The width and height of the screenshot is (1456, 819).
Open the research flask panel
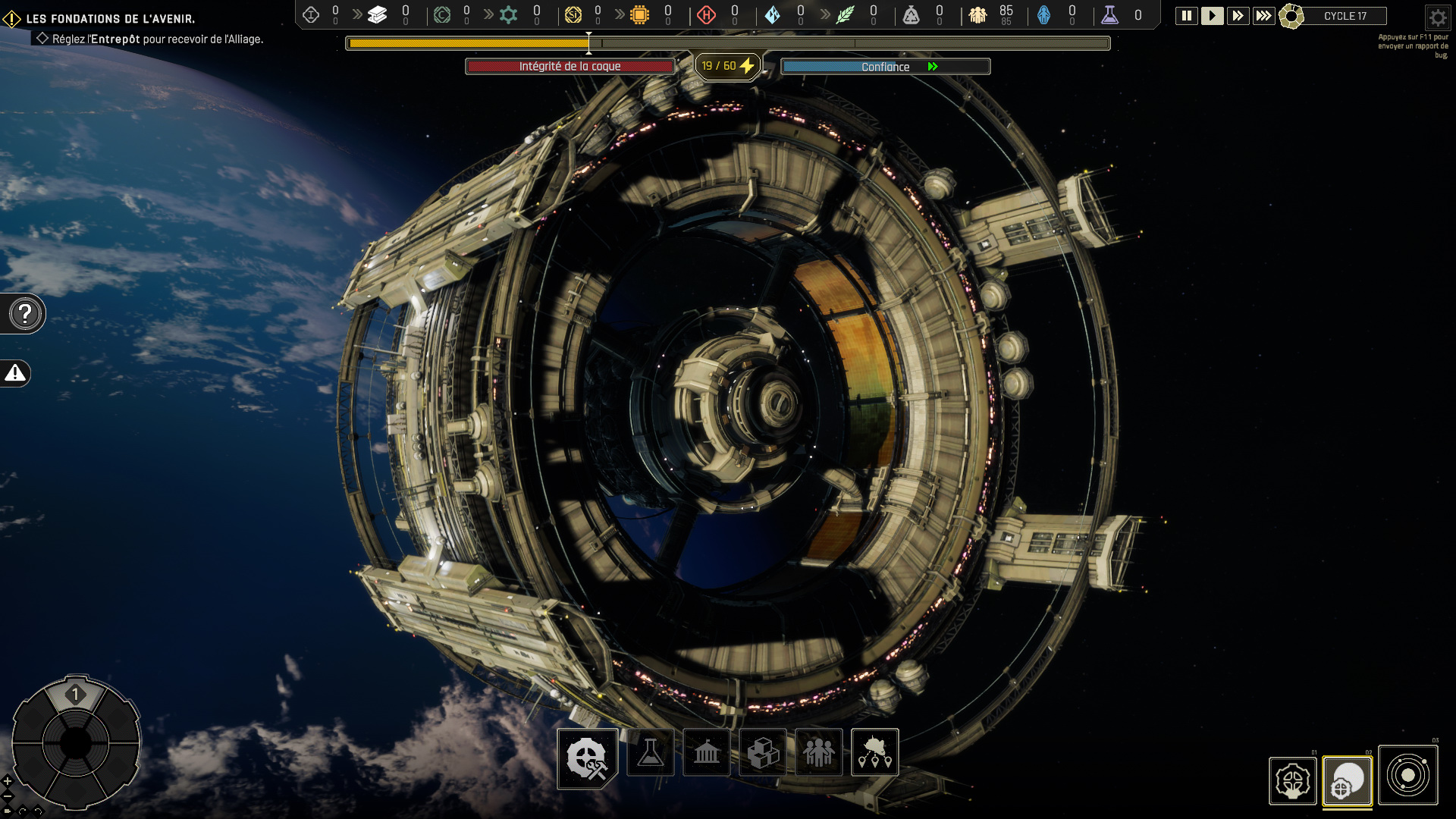click(651, 752)
